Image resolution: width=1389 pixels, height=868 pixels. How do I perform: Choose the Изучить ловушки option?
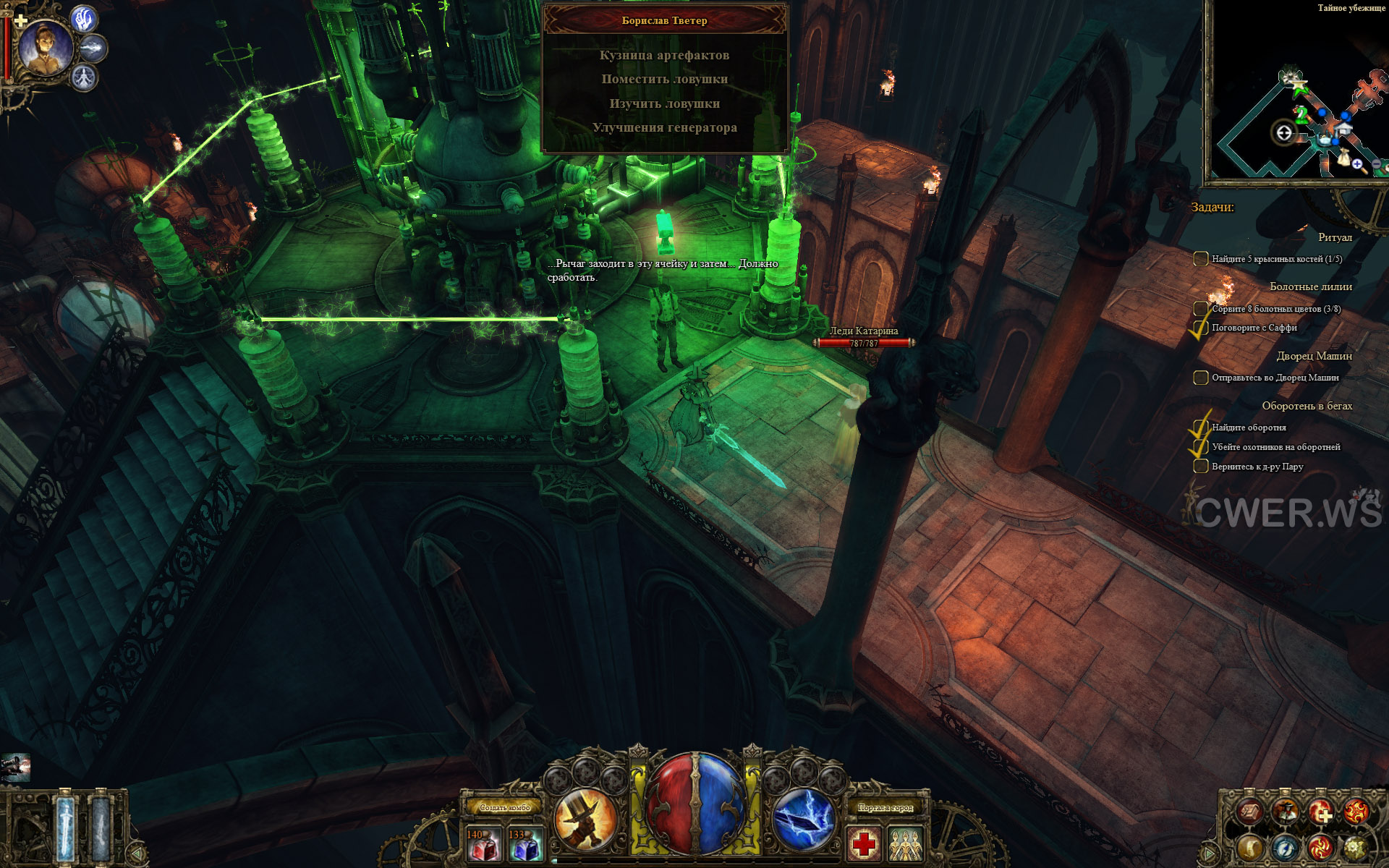tap(664, 103)
